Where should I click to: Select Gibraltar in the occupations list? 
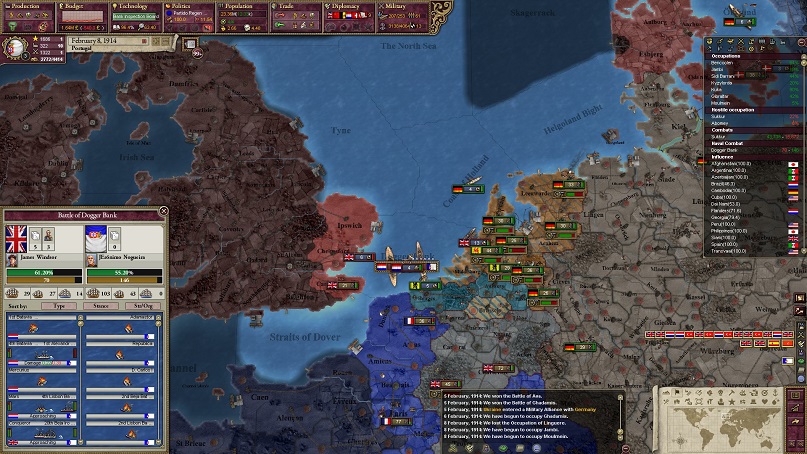tap(720, 96)
